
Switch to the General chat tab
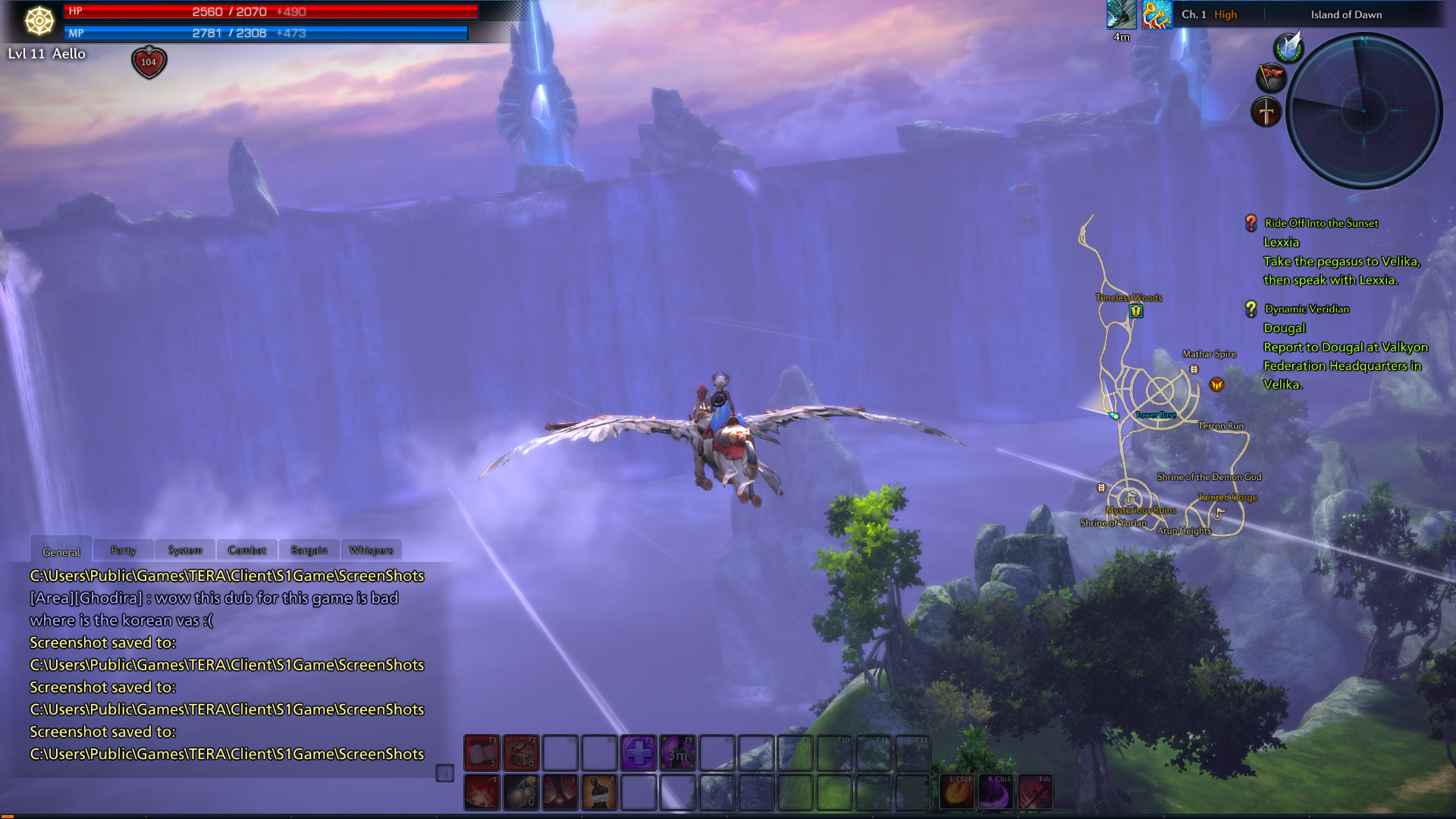pyautogui.click(x=61, y=551)
